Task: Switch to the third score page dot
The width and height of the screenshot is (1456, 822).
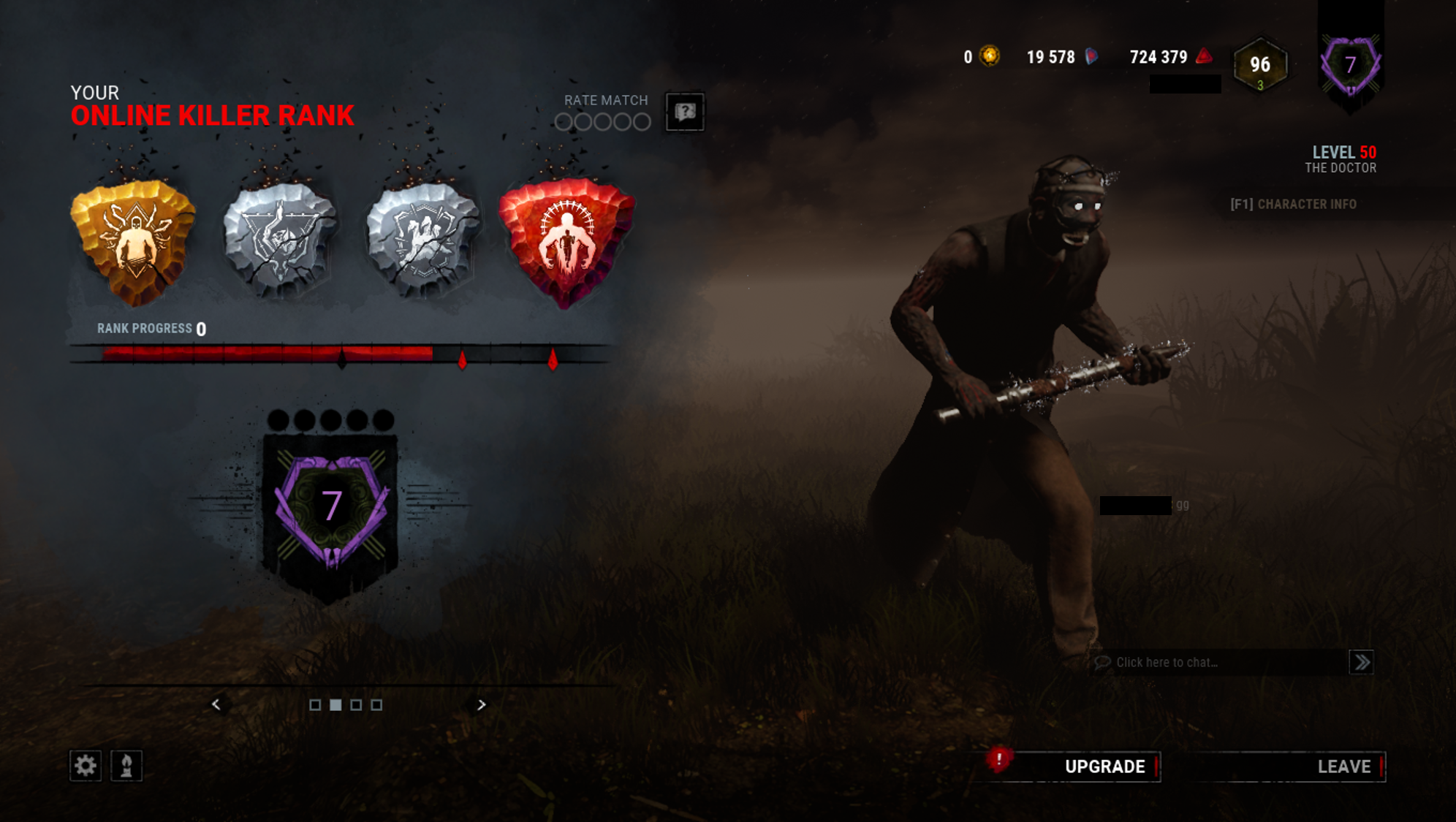Action: pos(357,704)
